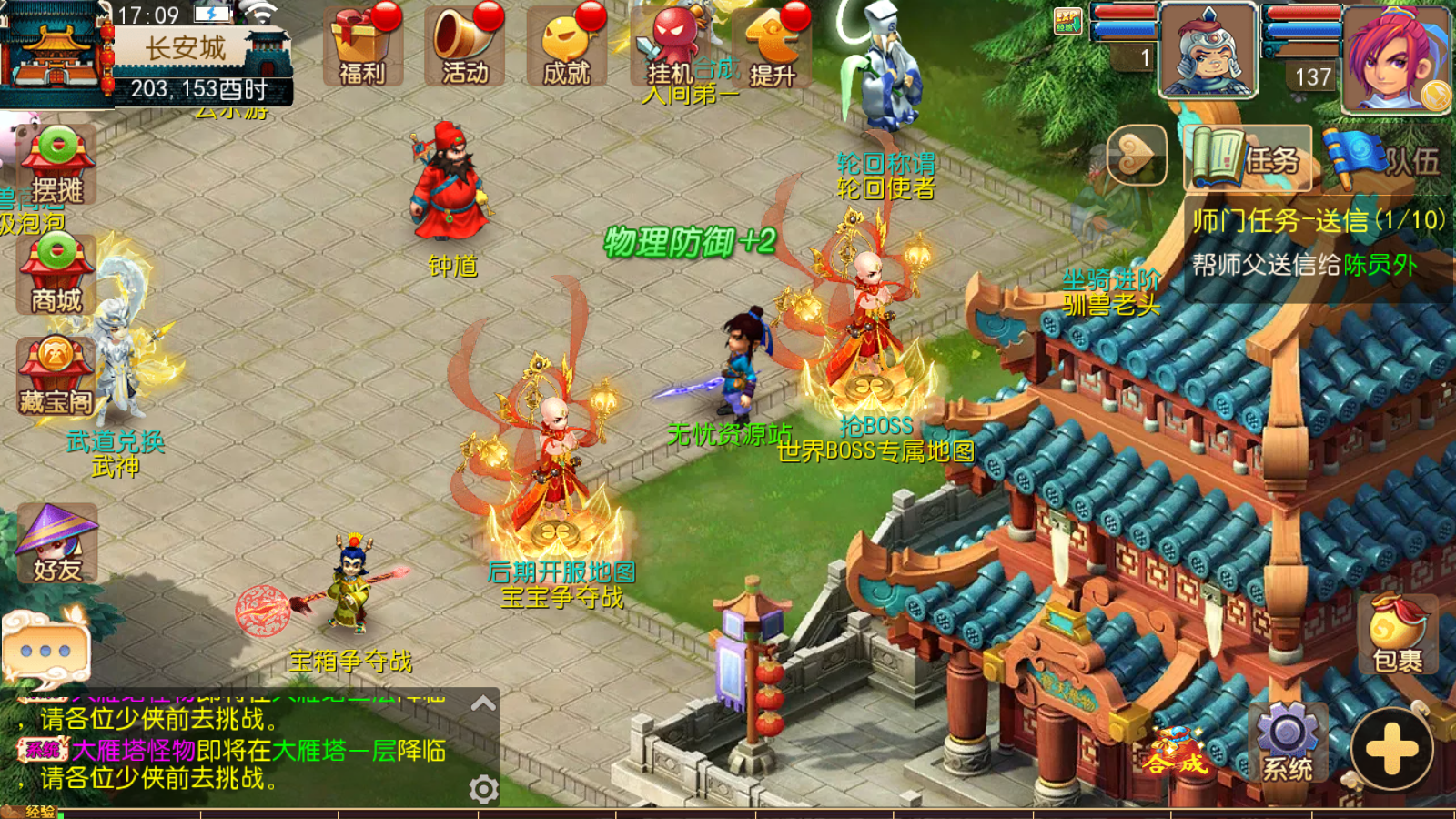Open the 包裹 inventory bag
The image size is (1456, 819).
pos(1397,634)
